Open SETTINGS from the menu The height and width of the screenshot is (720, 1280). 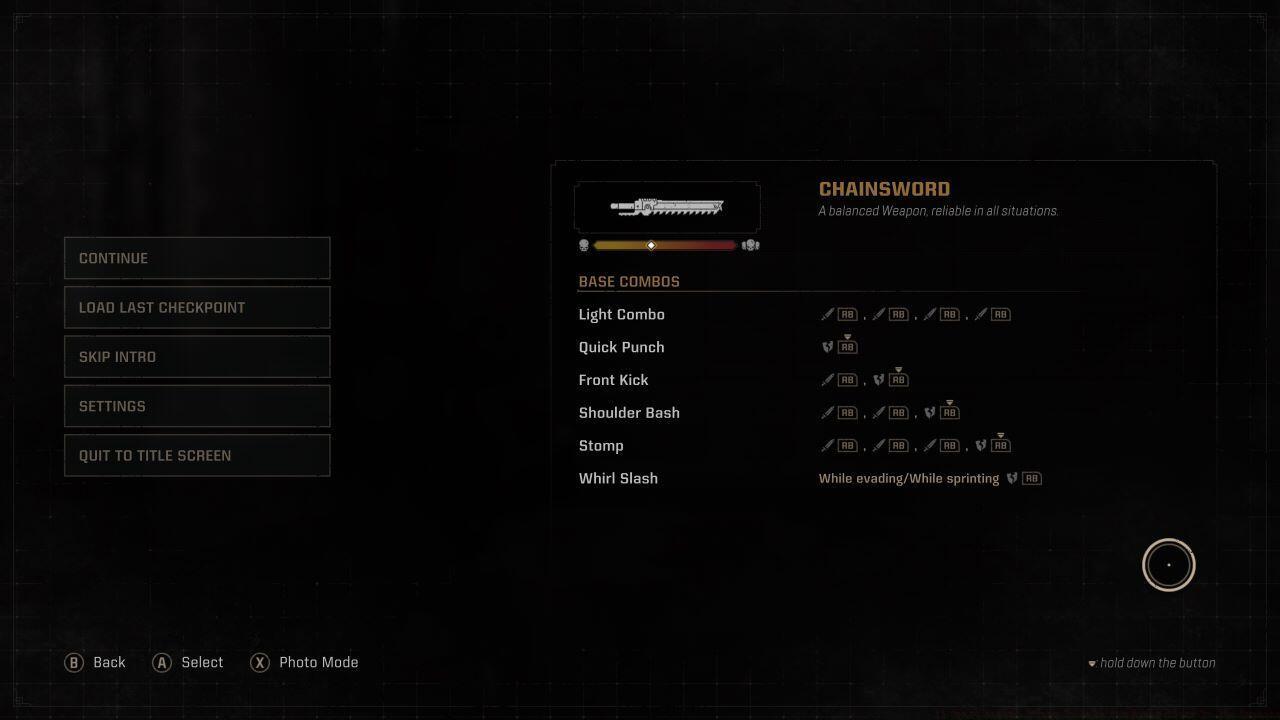(197, 405)
